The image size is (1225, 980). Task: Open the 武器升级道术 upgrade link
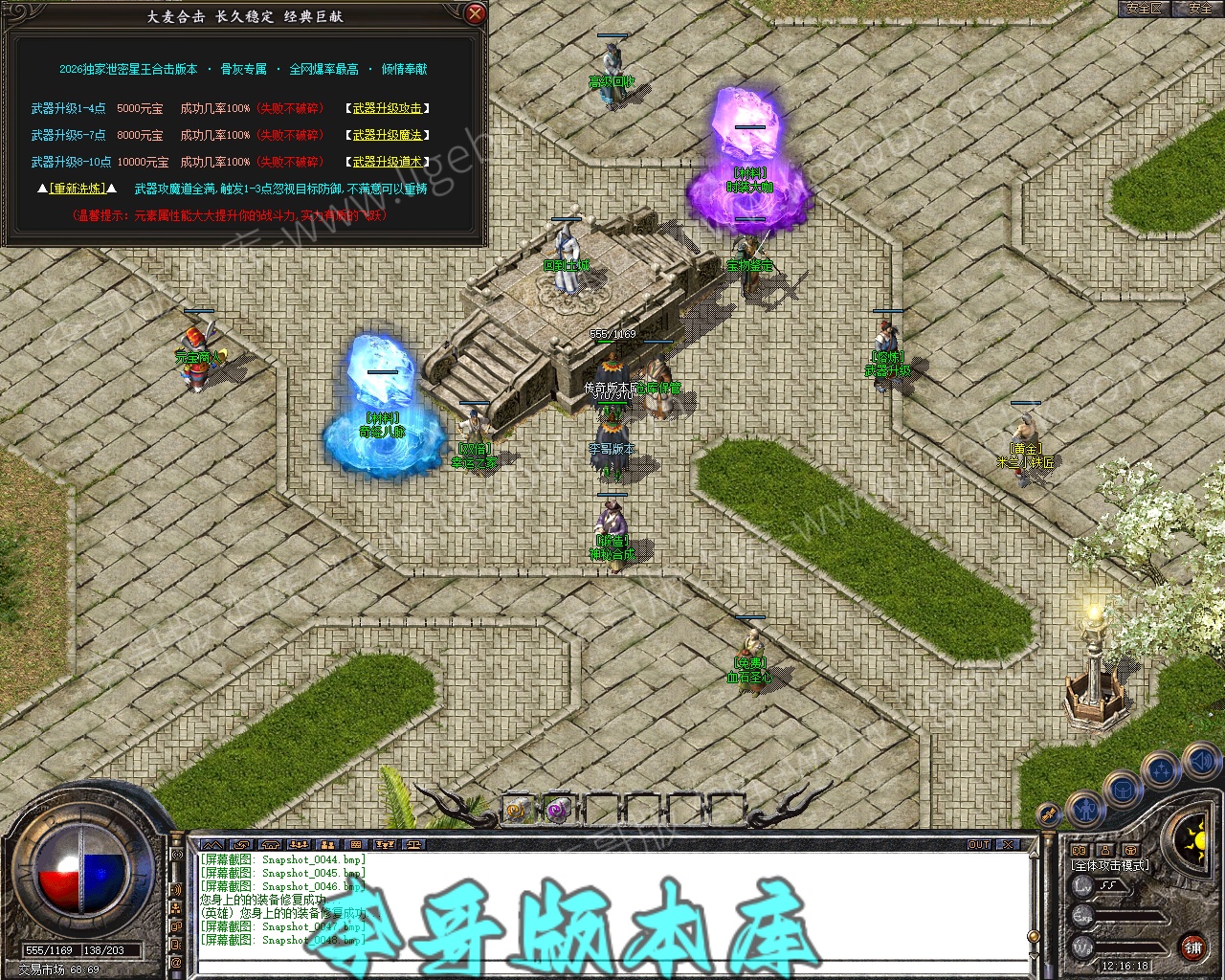[x=387, y=163]
